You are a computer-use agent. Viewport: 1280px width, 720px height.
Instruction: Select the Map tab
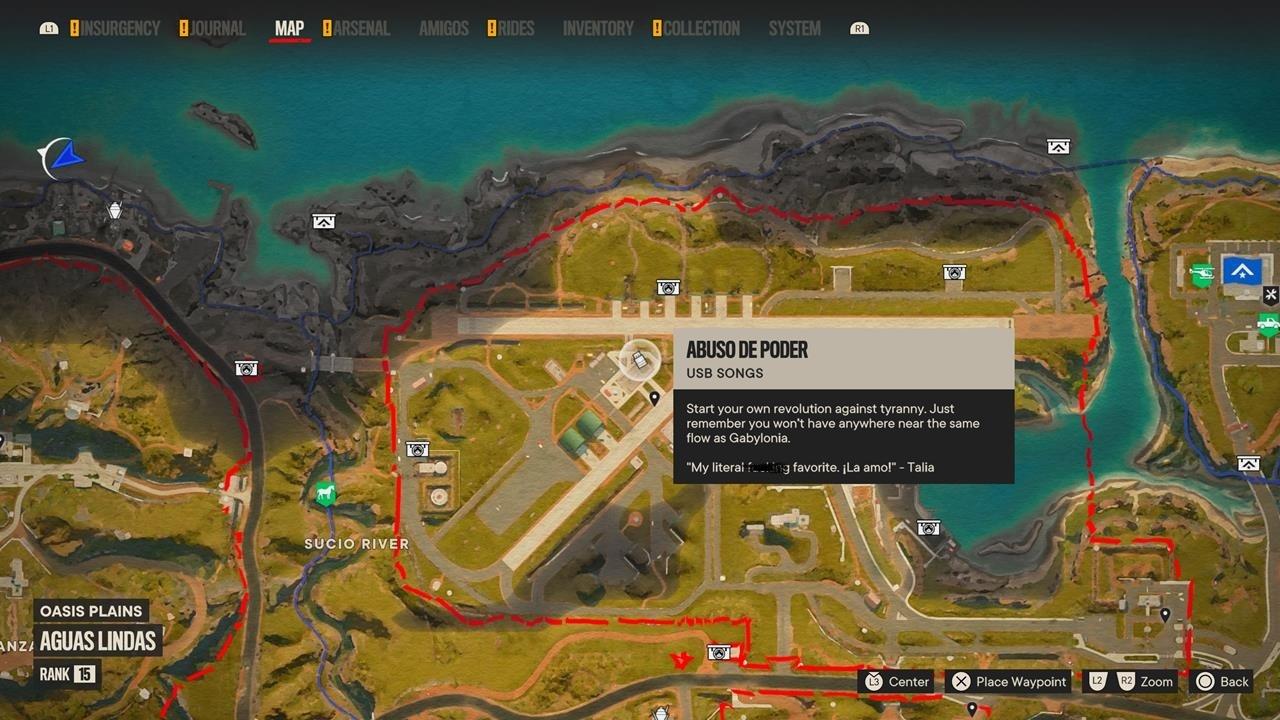tap(289, 29)
